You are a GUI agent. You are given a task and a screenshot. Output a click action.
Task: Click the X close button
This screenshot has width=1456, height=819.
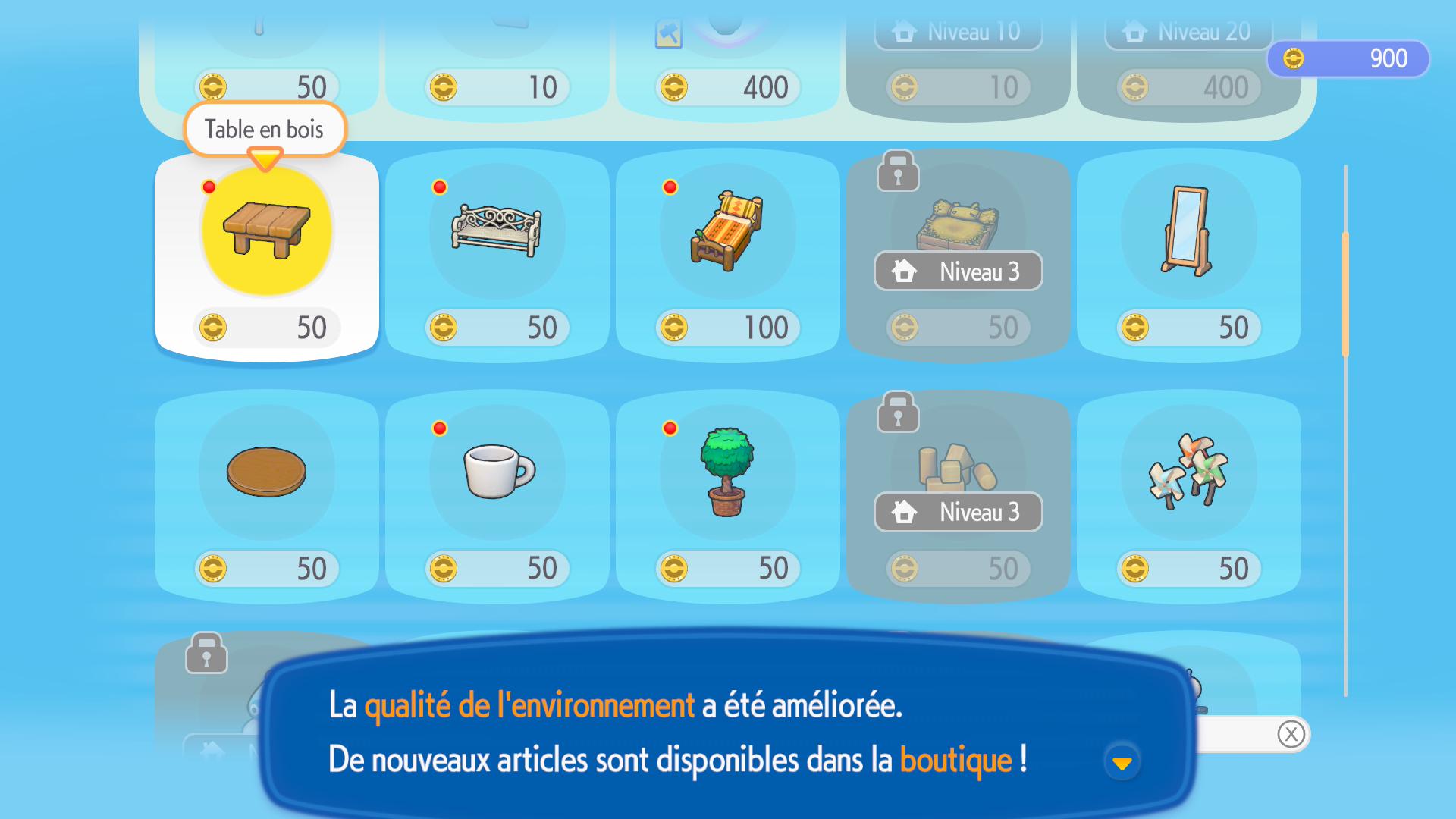(1291, 734)
